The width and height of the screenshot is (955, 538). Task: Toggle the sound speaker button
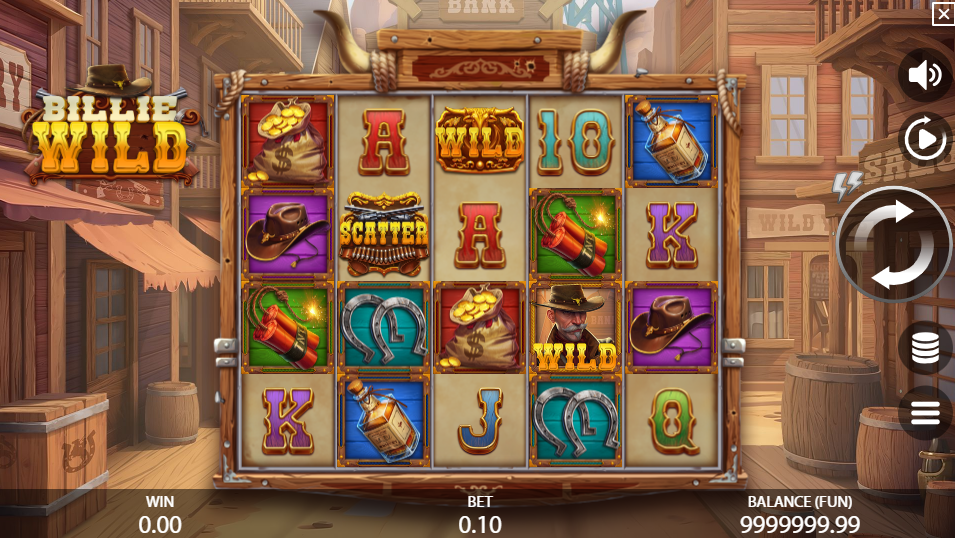click(924, 76)
